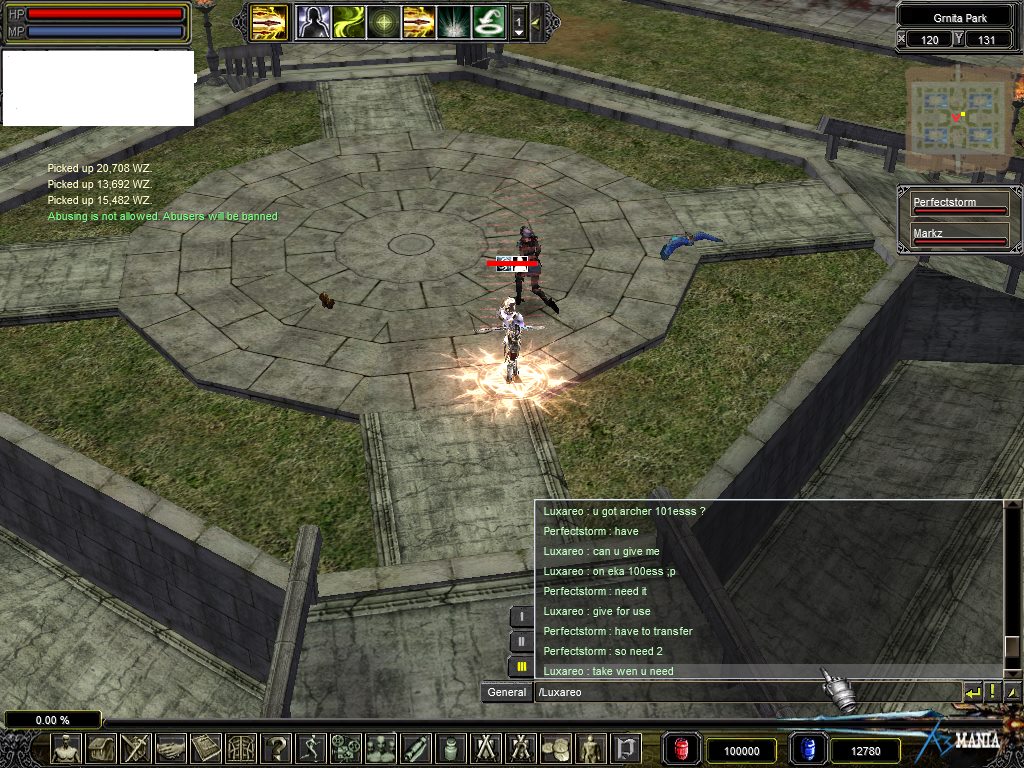Collapse the skill bar with the arrow
Viewport: 1024px width, 768px height.
pos(536,21)
